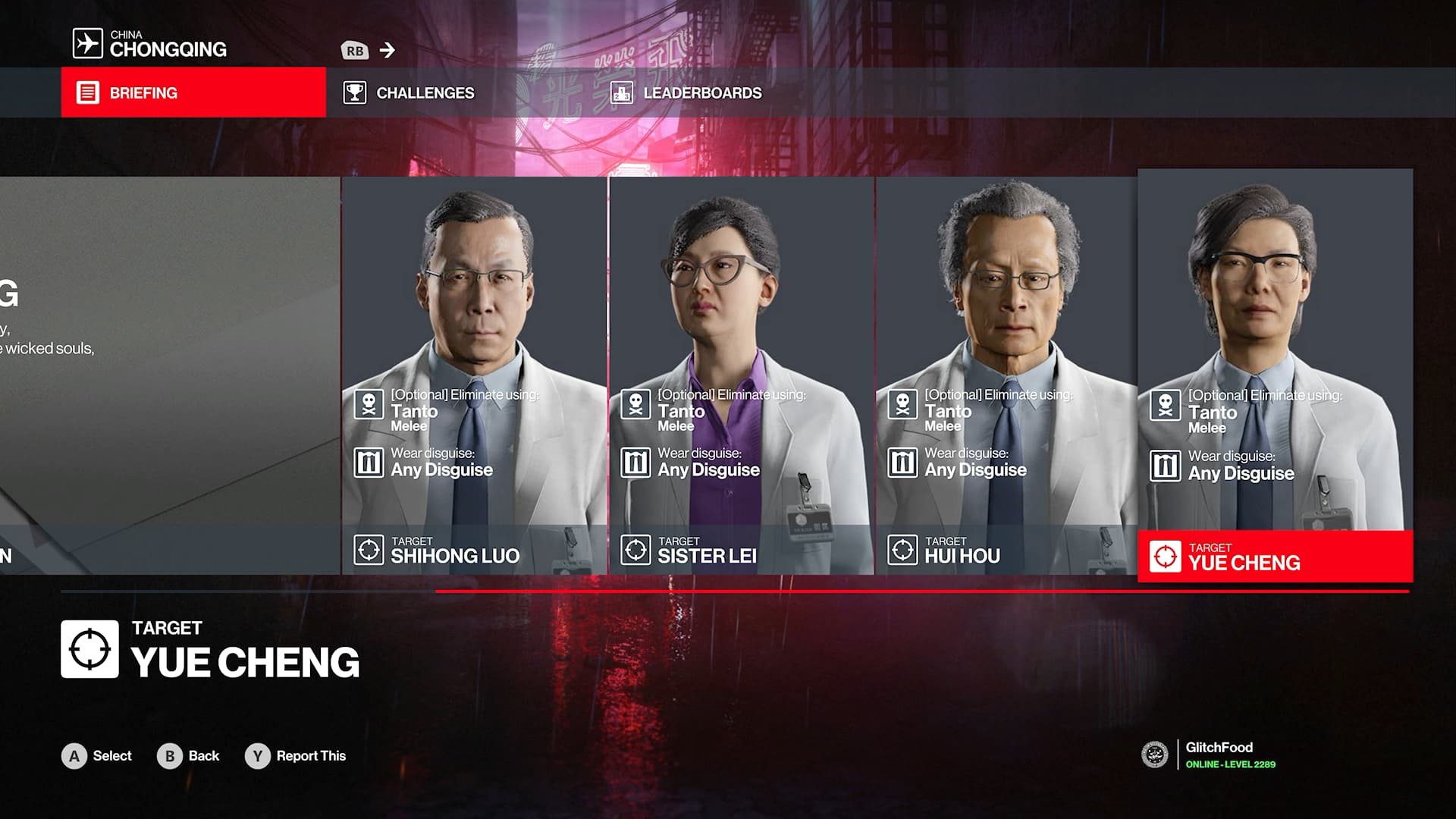Click the Back option

[x=188, y=756]
